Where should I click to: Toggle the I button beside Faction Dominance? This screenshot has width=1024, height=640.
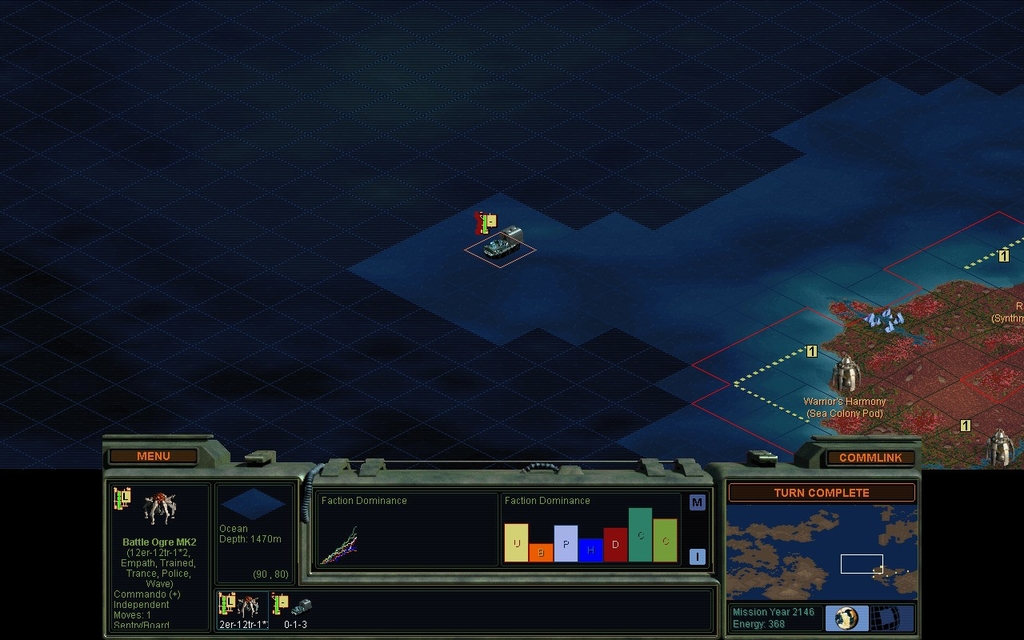click(697, 556)
